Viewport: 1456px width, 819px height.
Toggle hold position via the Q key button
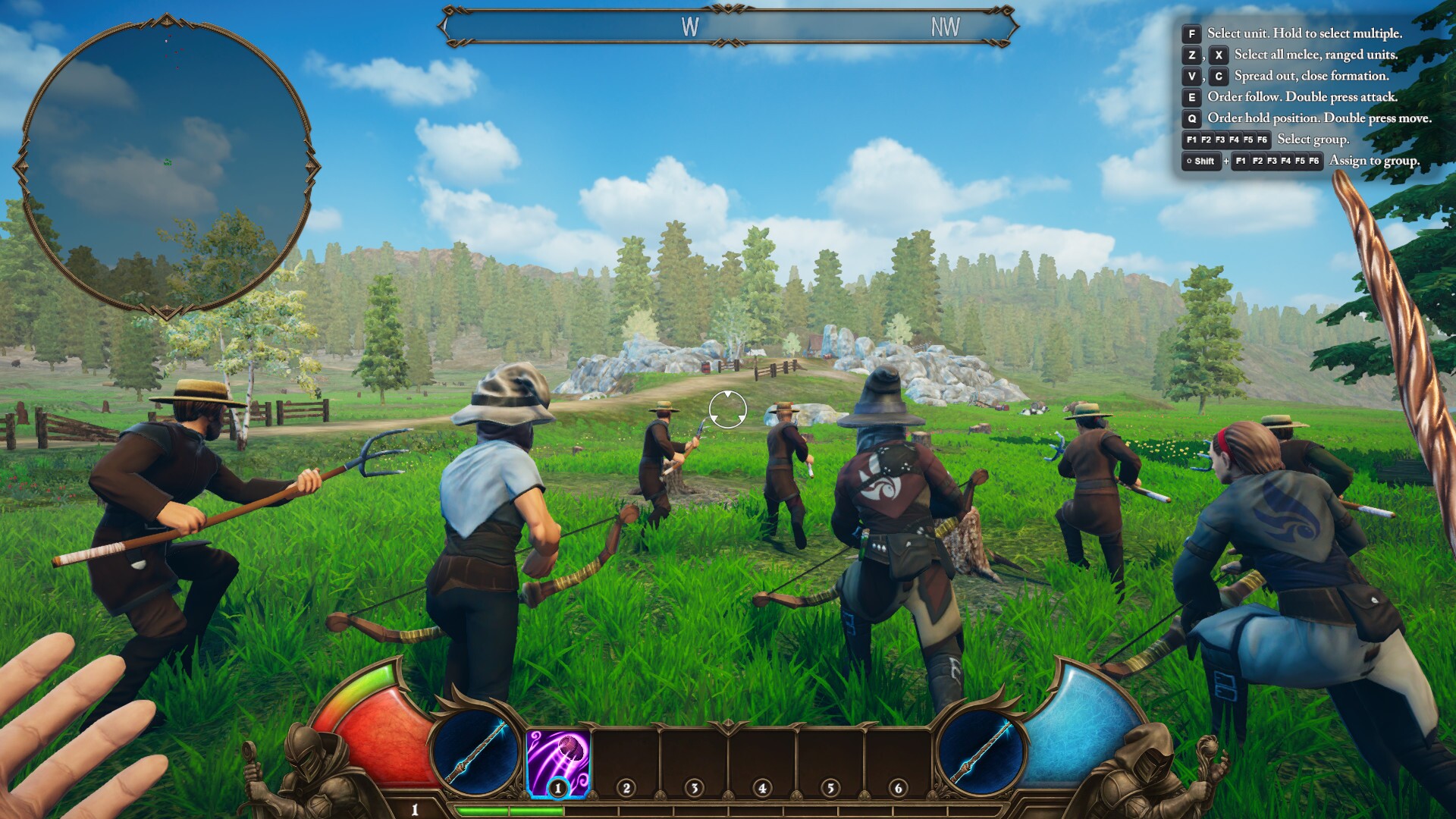(x=1191, y=118)
